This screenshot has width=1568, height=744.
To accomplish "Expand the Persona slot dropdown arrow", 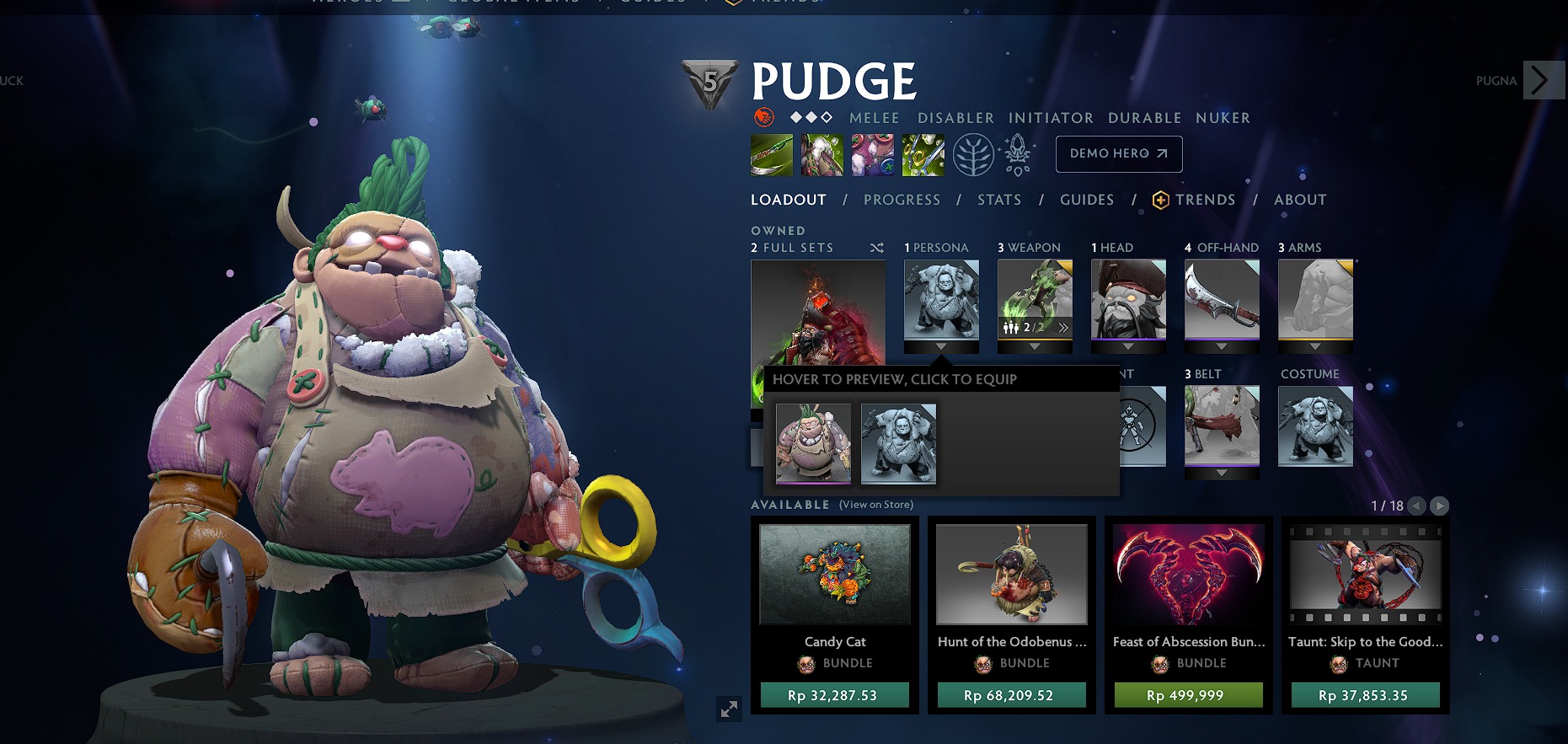I will [x=941, y=346].
